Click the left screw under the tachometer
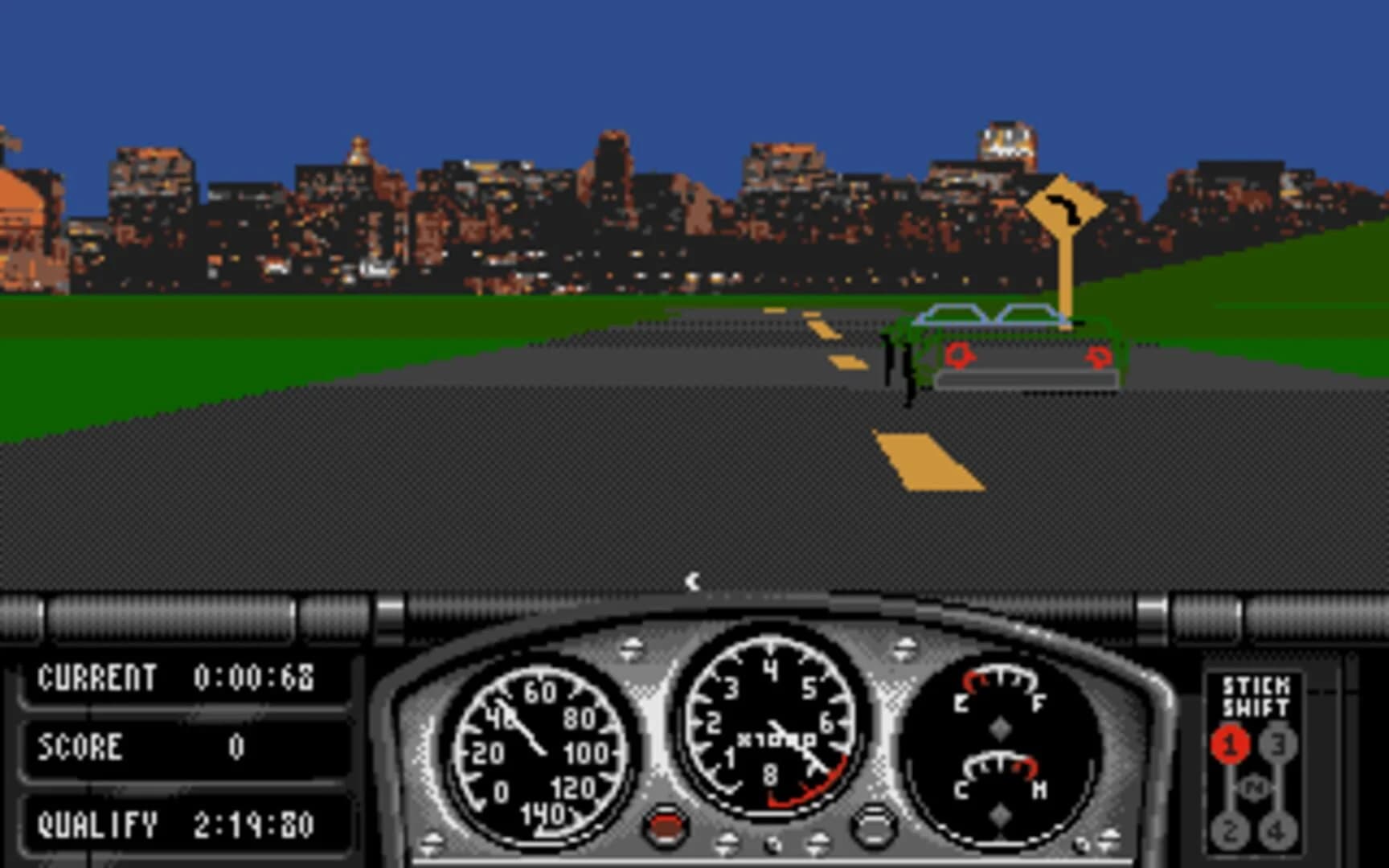Viewport: 1389px width, 868px height. coord(728,841)
